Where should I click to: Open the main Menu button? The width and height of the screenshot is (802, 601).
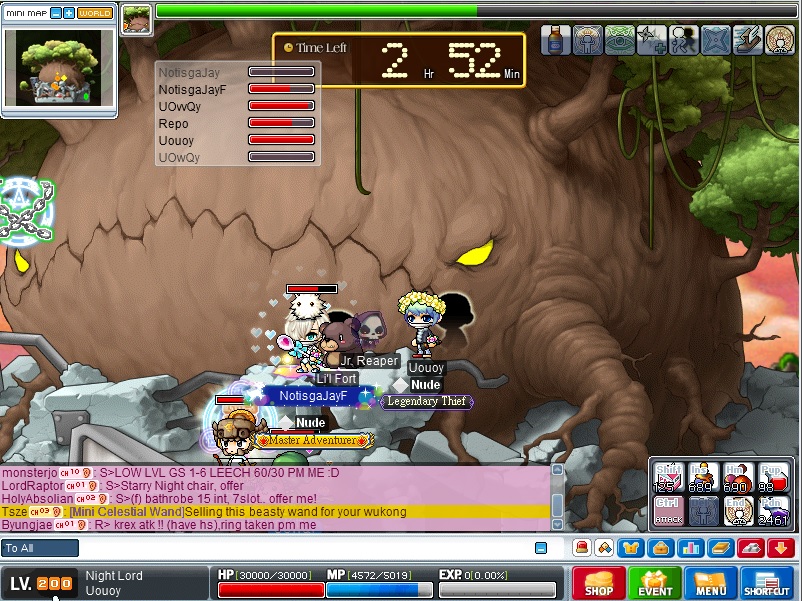(711, 584)
